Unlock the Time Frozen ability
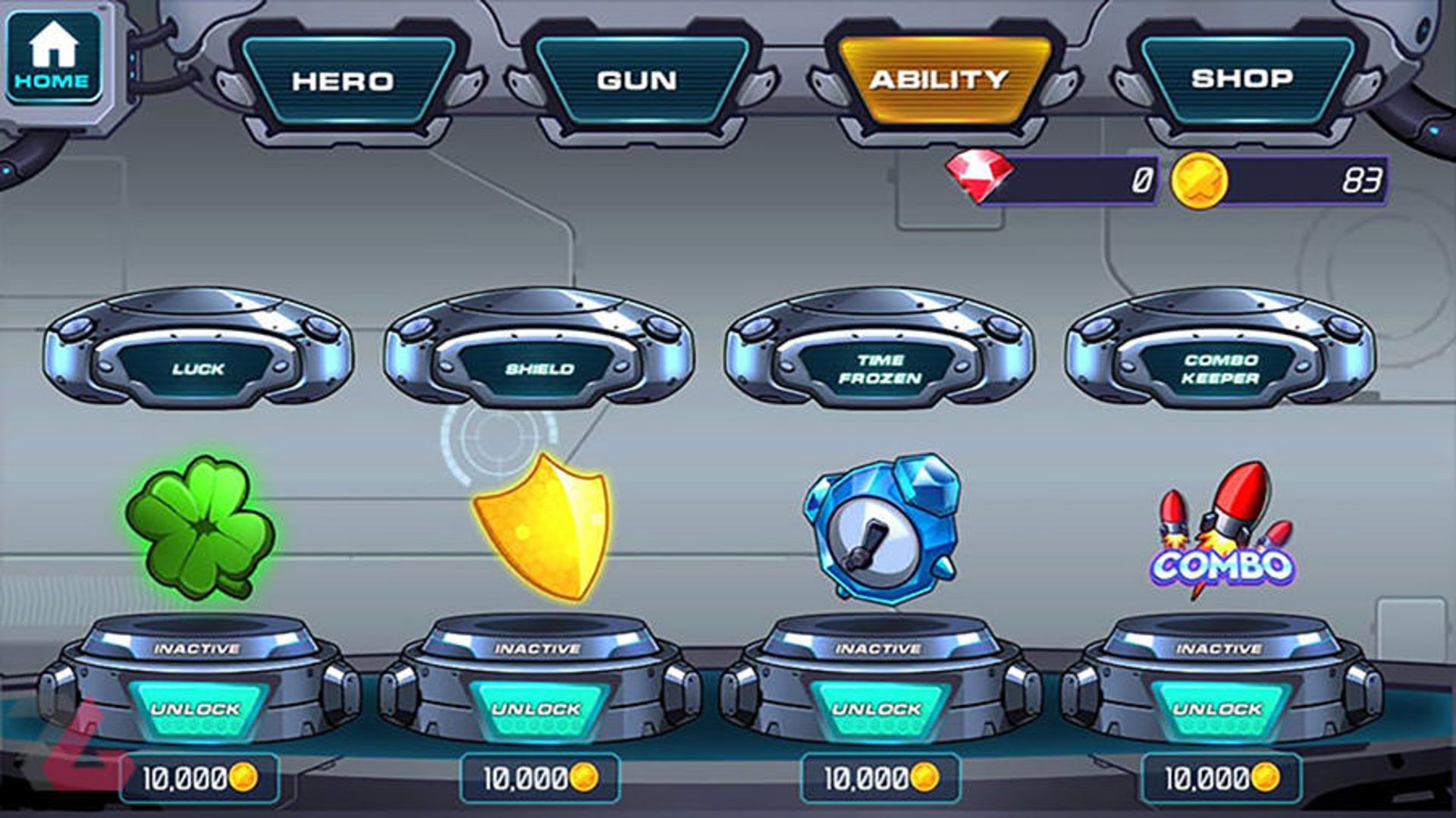The image size is (1456, 818). [x=877, y=710]
